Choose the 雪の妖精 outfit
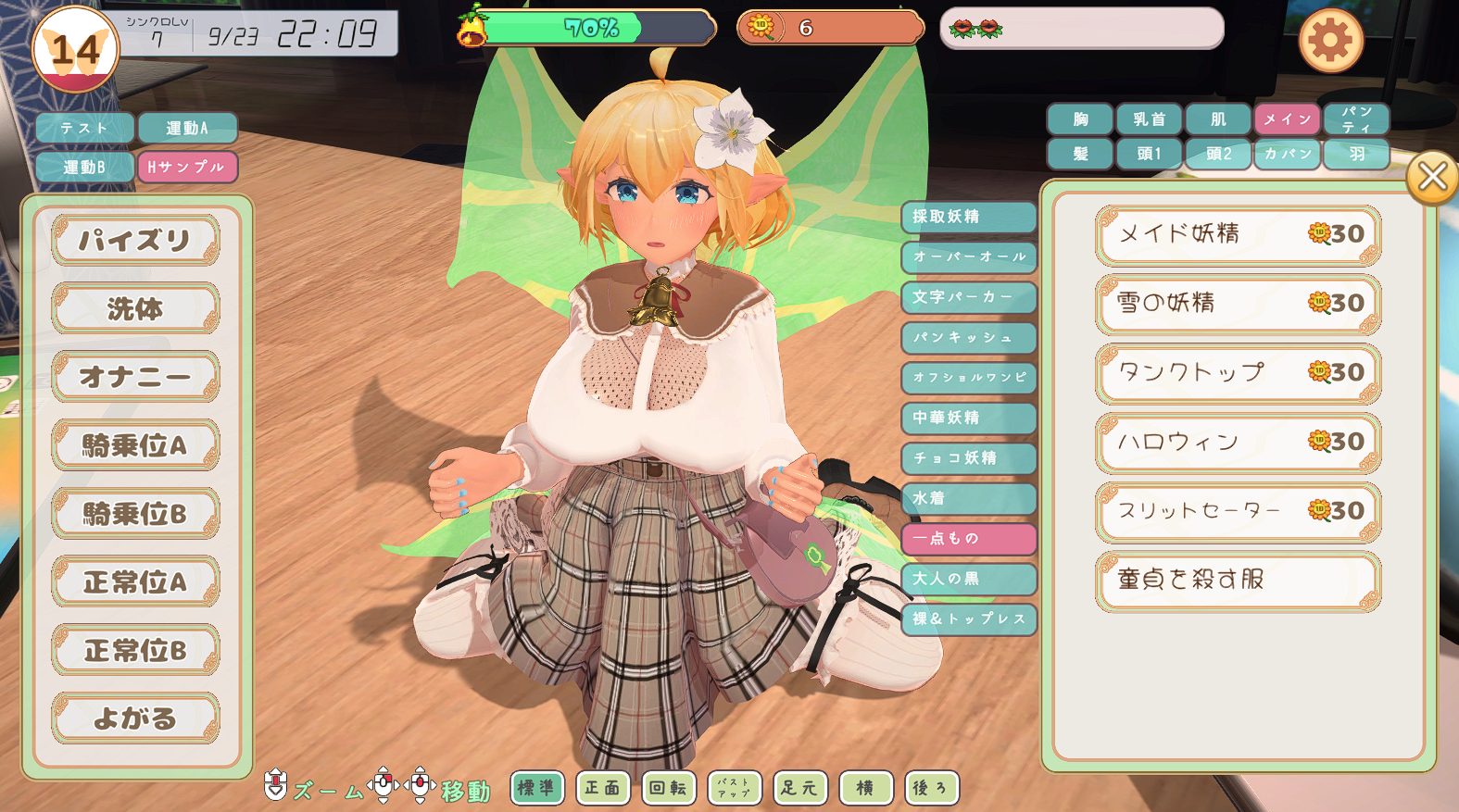Screen dimensions: 1459x812 pos(1237,304)
